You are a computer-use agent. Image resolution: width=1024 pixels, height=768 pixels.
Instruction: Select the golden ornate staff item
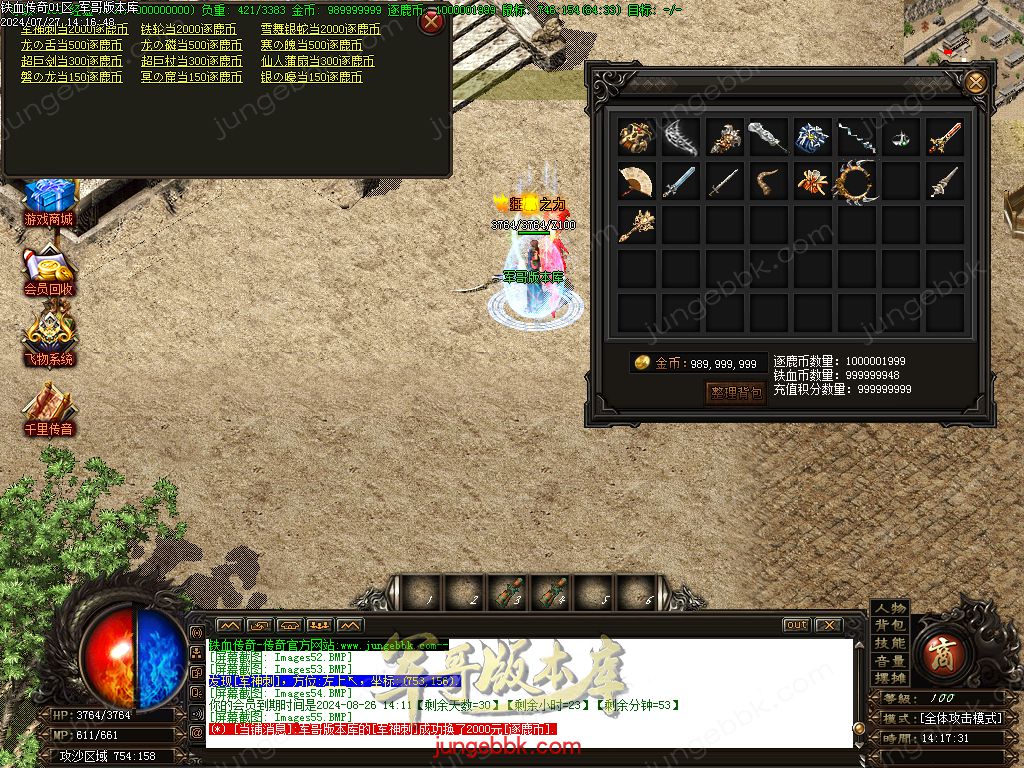(x=636, y=225)
